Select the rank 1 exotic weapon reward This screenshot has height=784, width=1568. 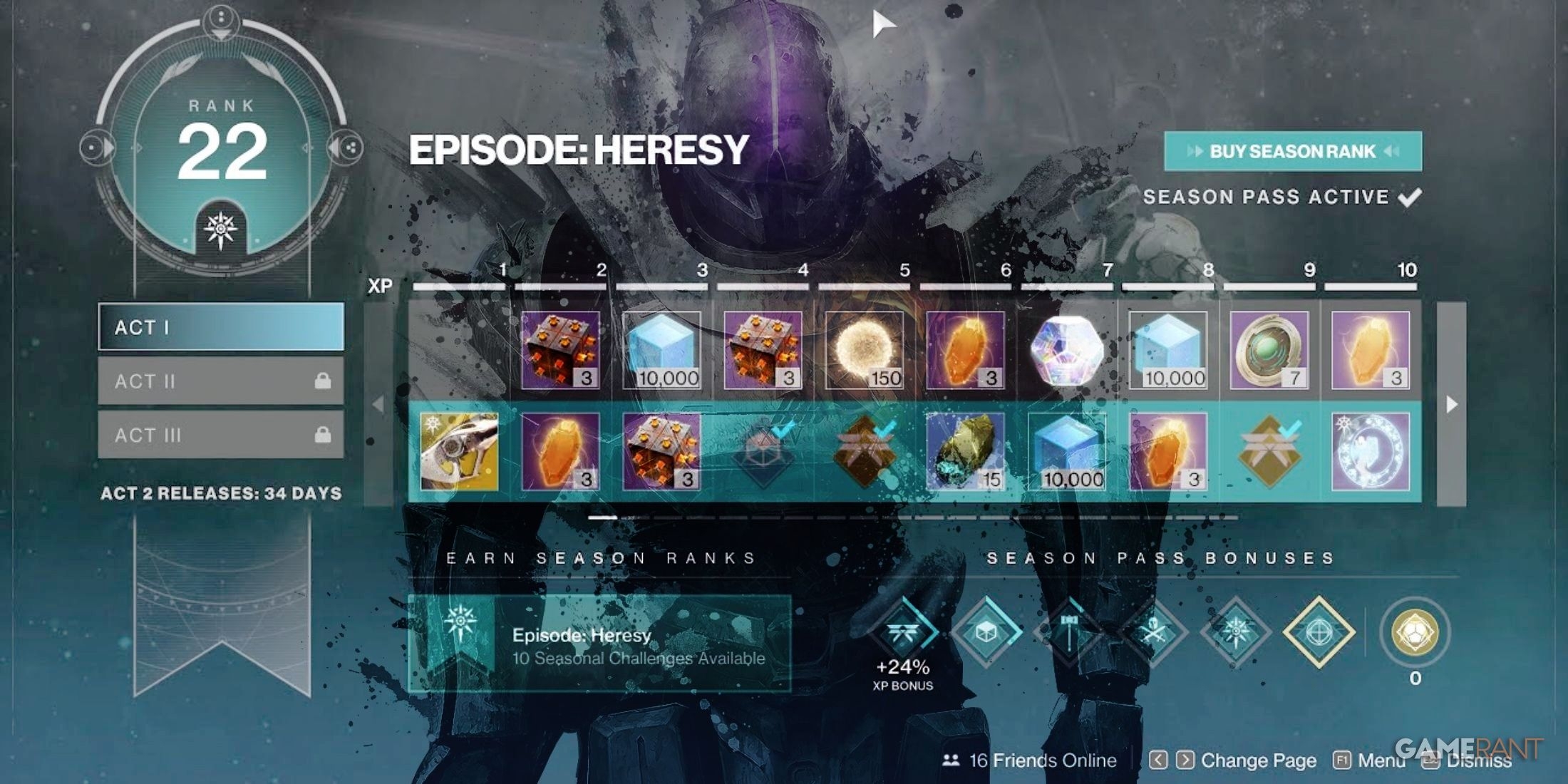[x=459, y=451]
